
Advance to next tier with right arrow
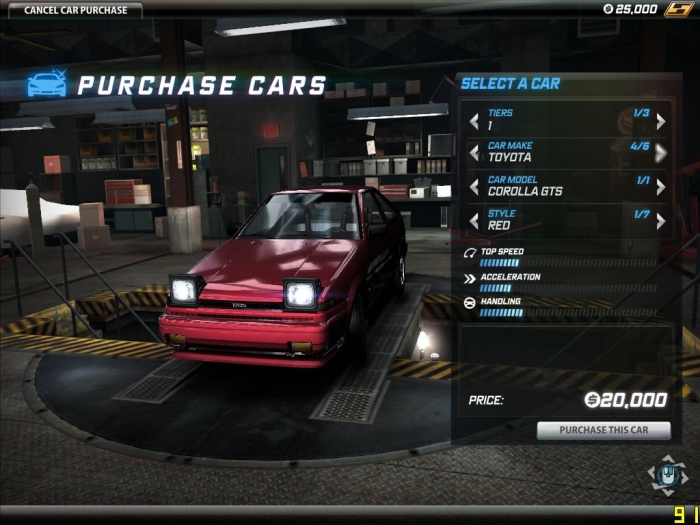(660, 121)
